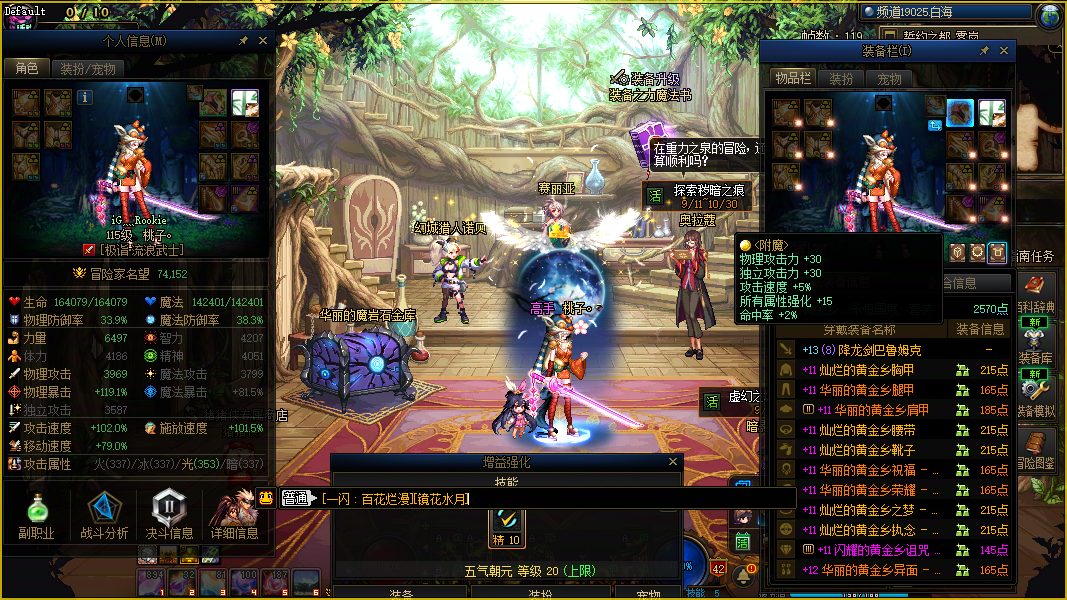Image resolution: width=1067 pixels, height=600 pixels.
Task: Click the blue swap arrows icon in equipment window
Action: click(936, 125)
